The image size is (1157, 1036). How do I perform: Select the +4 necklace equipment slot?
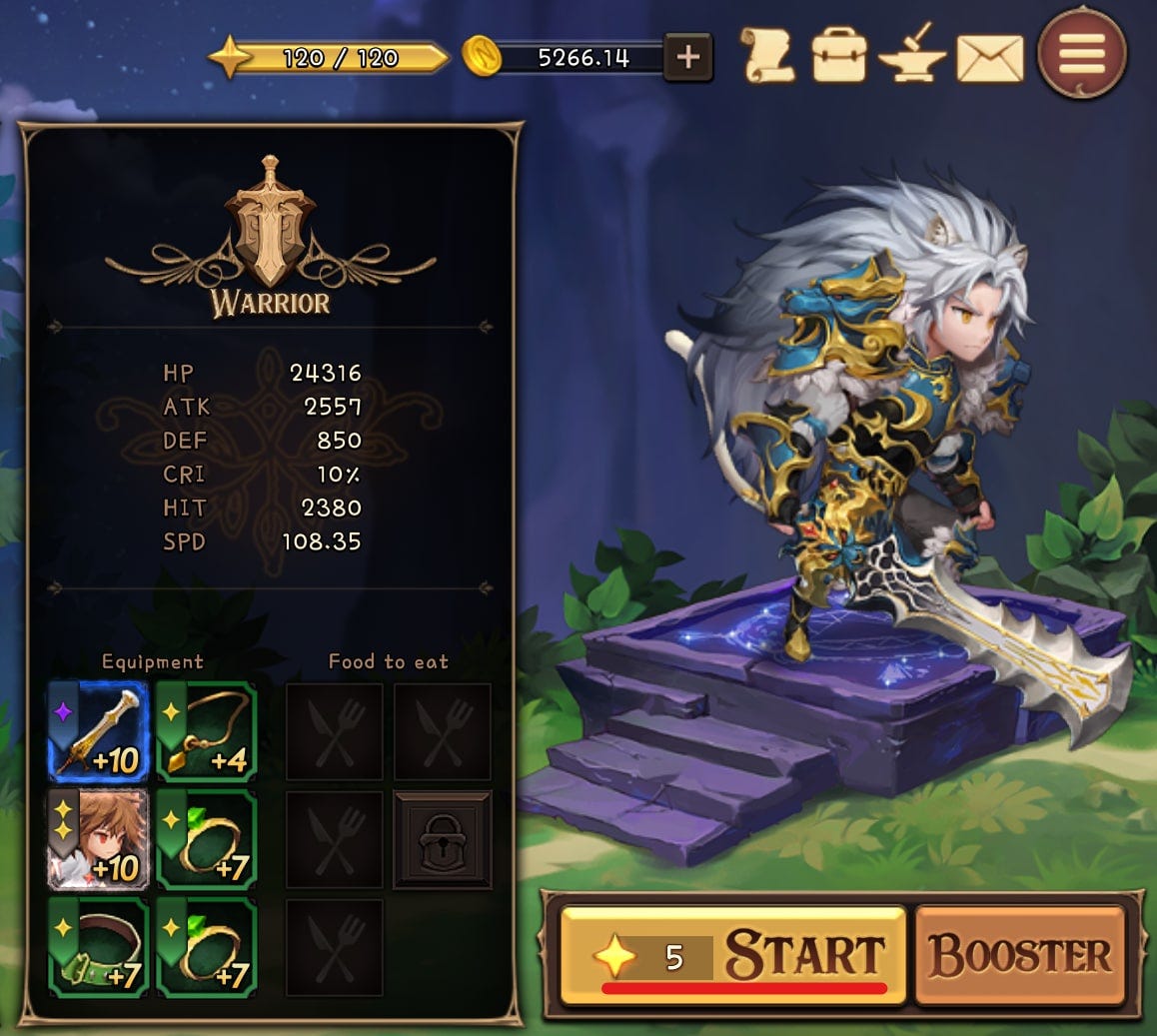pos(207,731)
